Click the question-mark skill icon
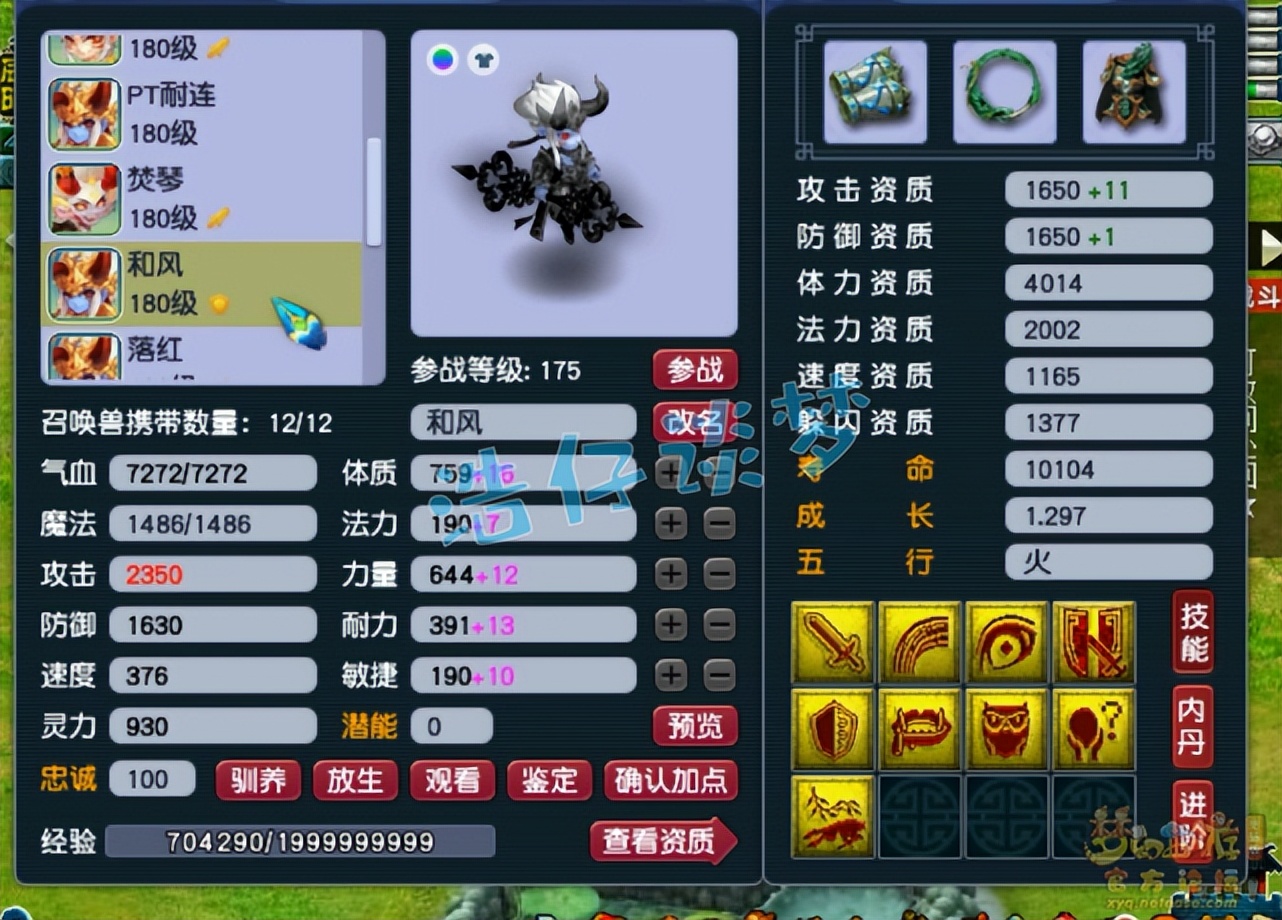The height and width of the screenshot is (920, 1282). pos(1094,727)
